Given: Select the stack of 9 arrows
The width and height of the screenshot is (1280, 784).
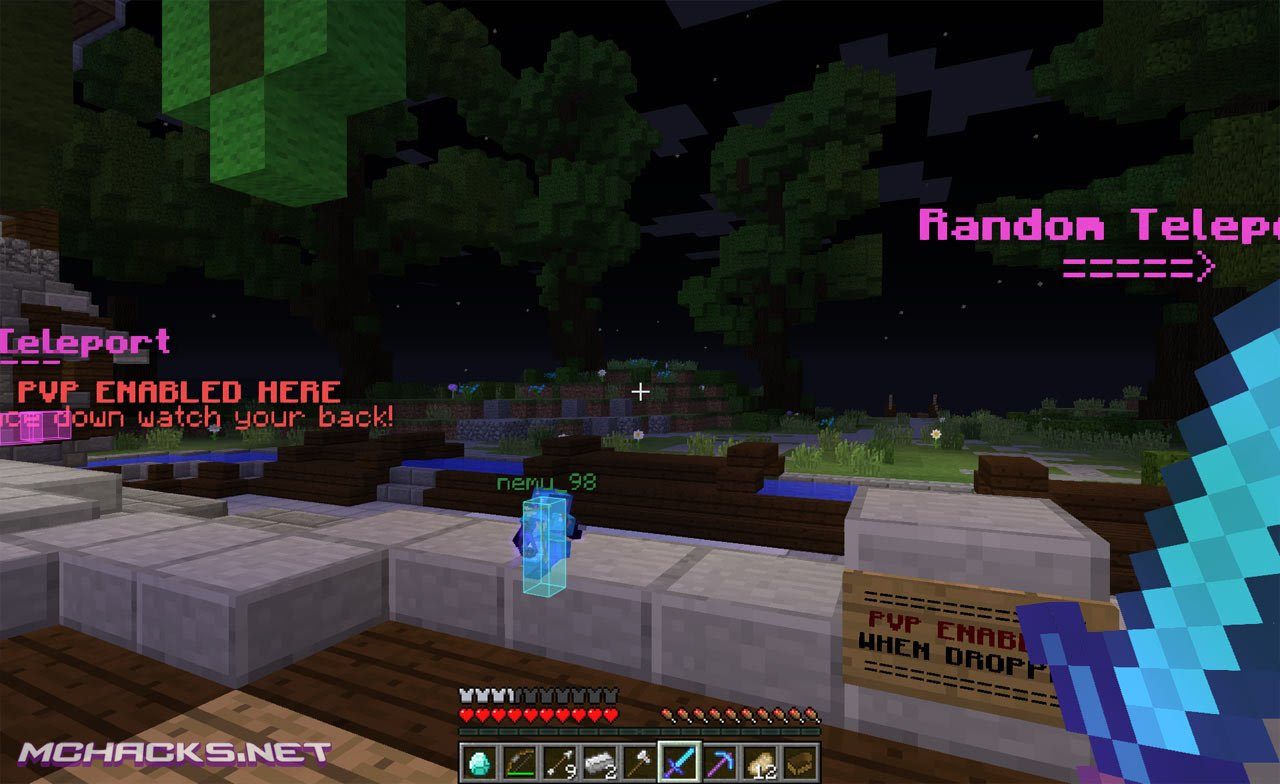Looking at the screenshot, I should (559, 762).
